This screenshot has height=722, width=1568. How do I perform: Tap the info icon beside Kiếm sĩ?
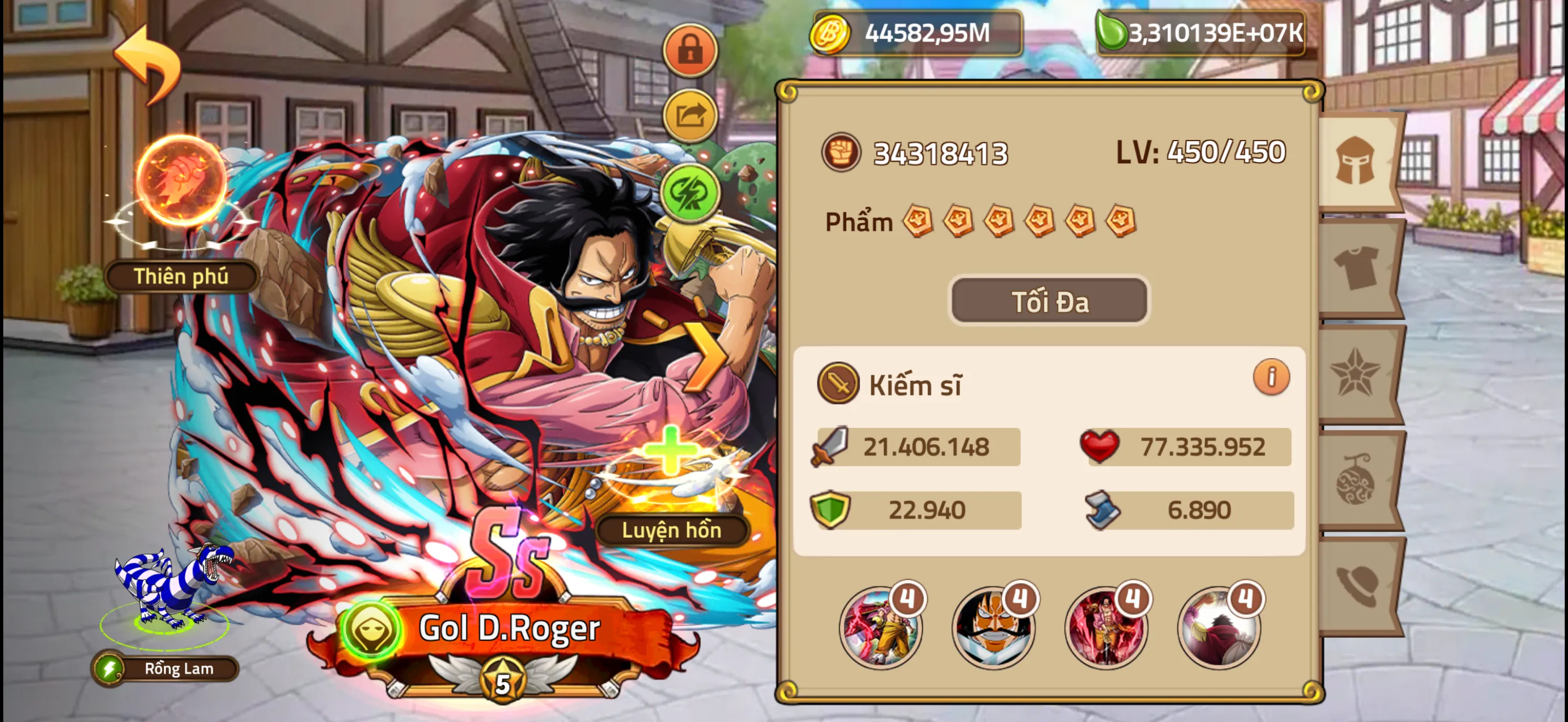[x=1272, y=377]
